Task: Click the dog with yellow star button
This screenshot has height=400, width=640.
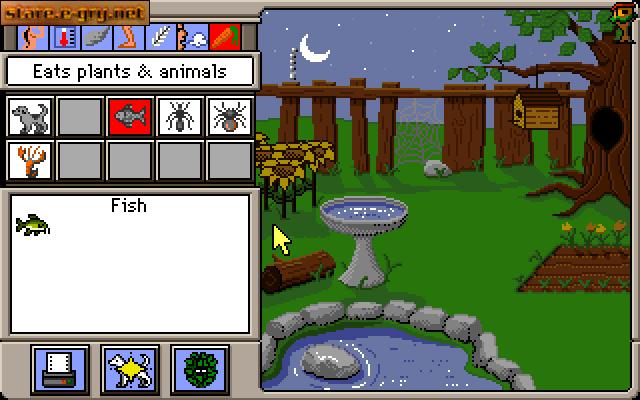Action: (x=130, y=367)
